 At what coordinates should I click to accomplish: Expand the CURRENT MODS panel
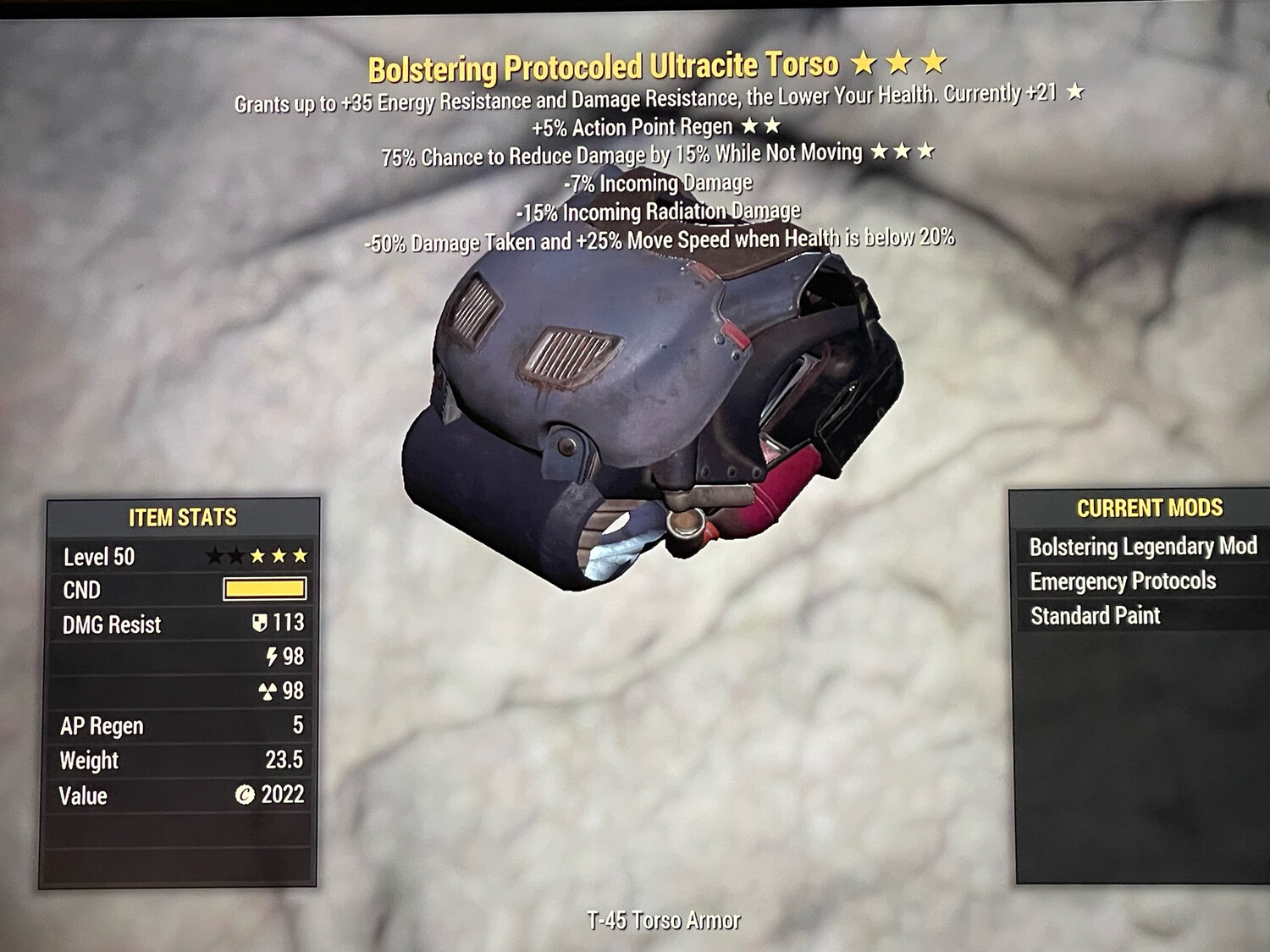(1150, 508)
